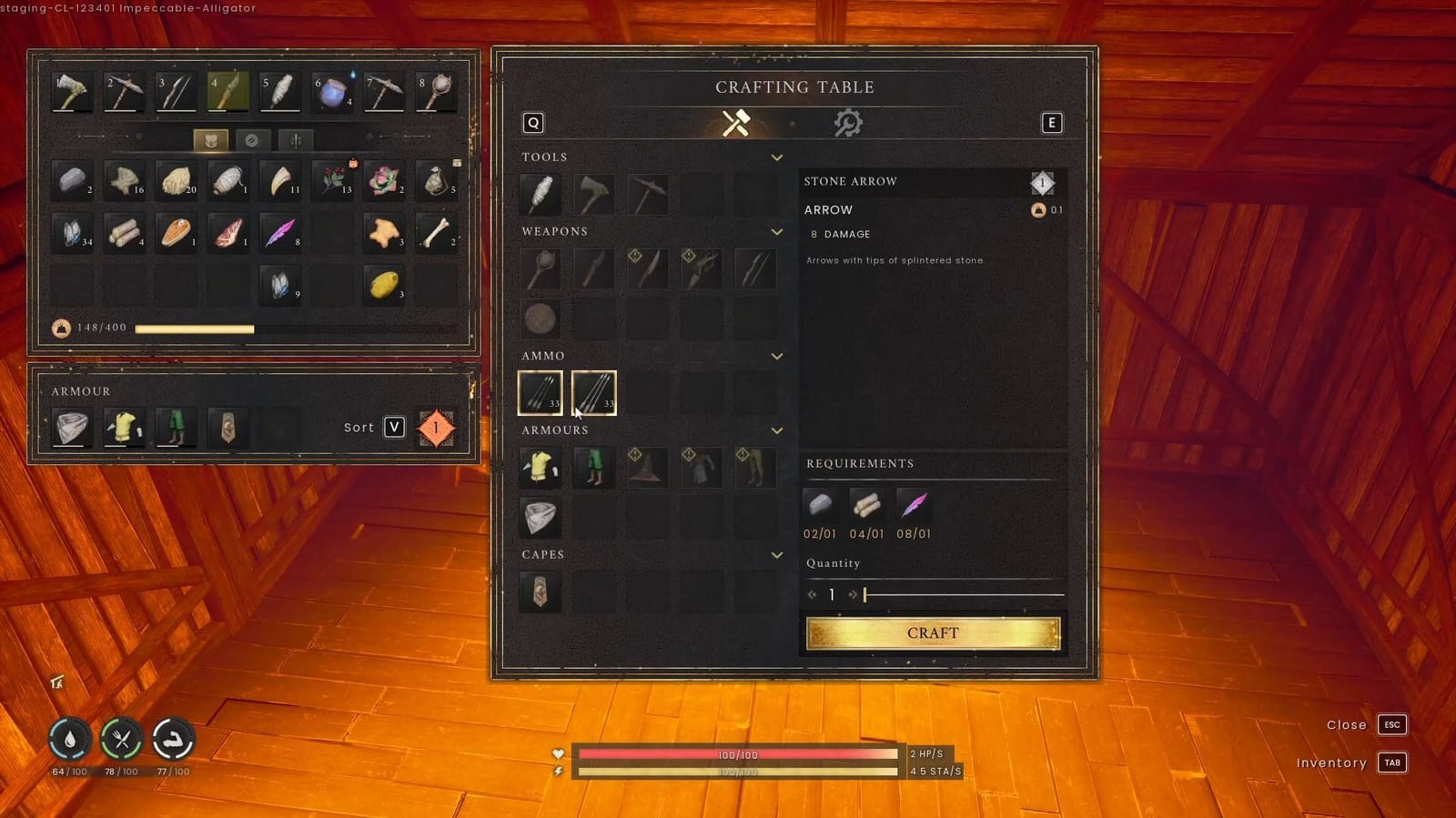Collapse the AMMO section
1456x818 pixels.
[x=777, y=356]
